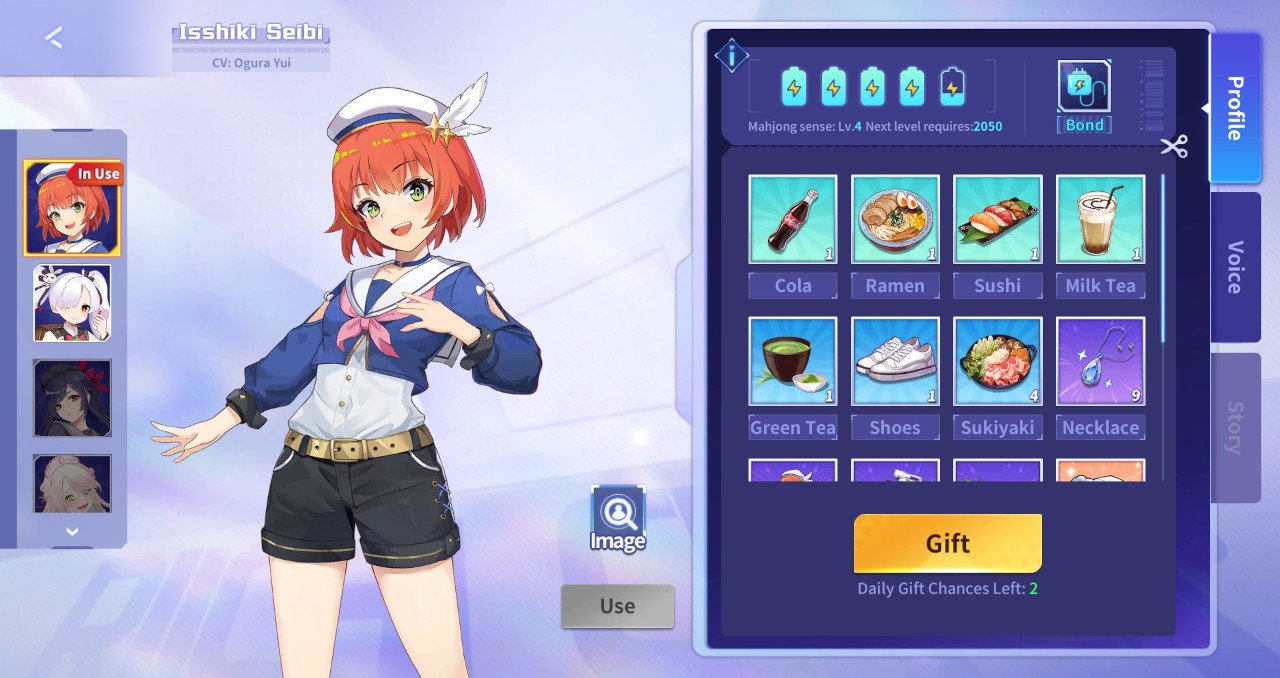Expand character list with down arrow
The image size is (1280, 678).
[x=72, y=532]
